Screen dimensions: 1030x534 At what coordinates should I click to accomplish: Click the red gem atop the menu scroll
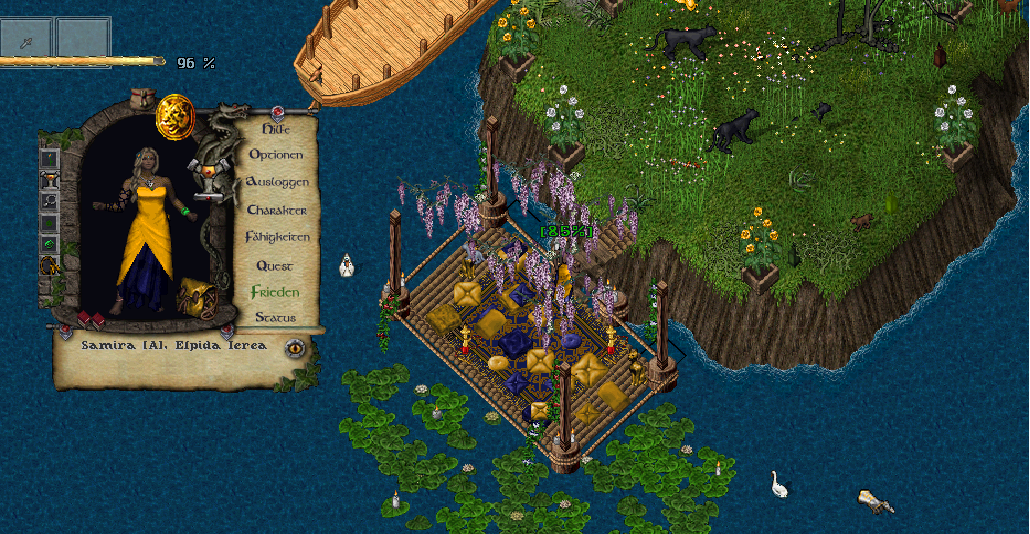tap(278, 110)
